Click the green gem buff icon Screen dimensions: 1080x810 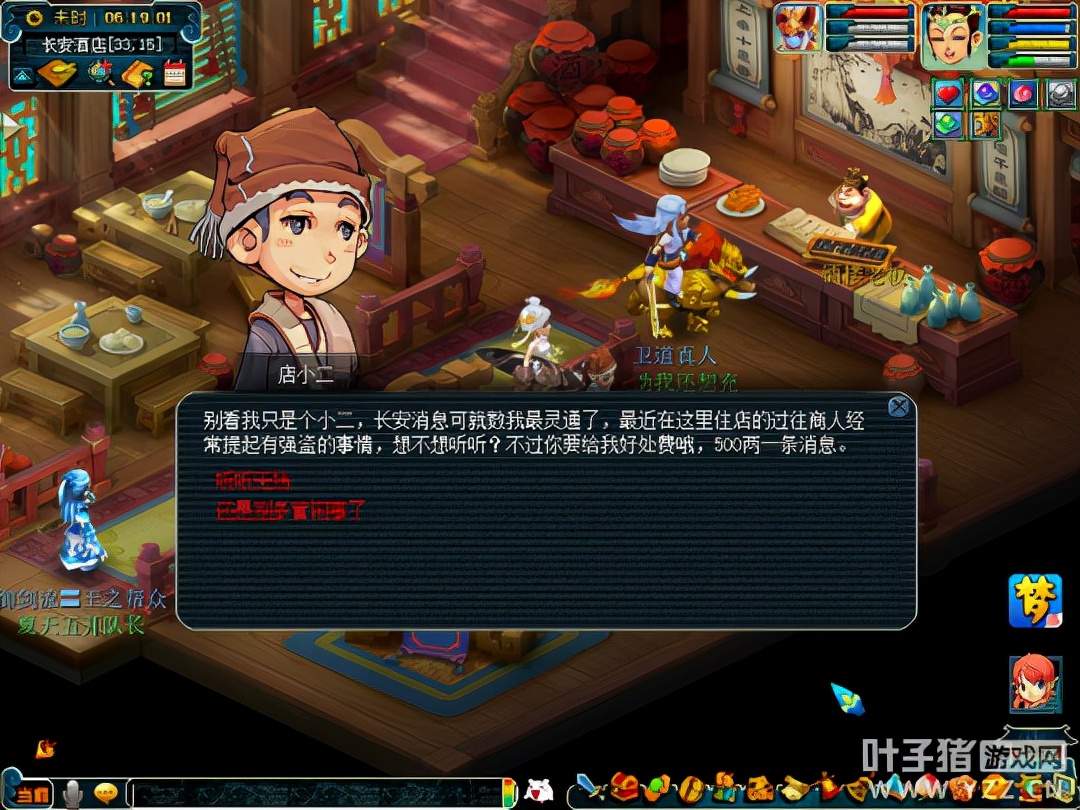pyautogui.click(x=947, y=125)
